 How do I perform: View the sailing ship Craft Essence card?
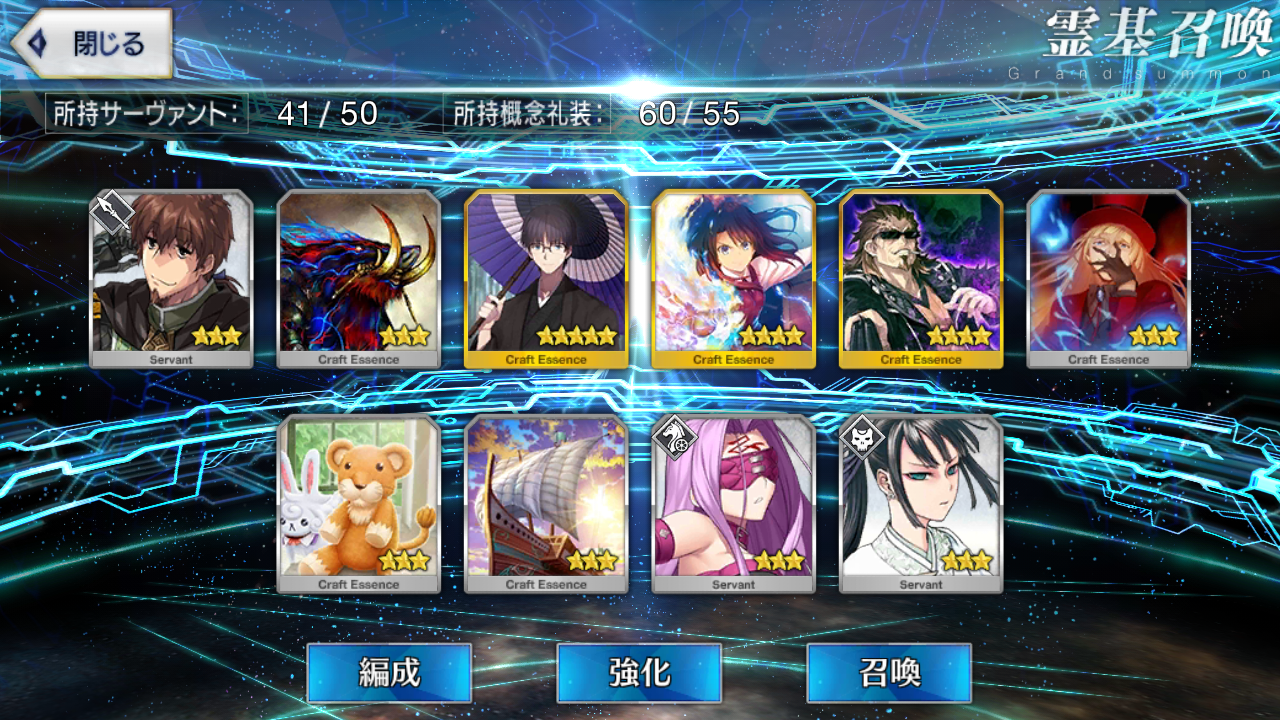click(x=546, y=503)
